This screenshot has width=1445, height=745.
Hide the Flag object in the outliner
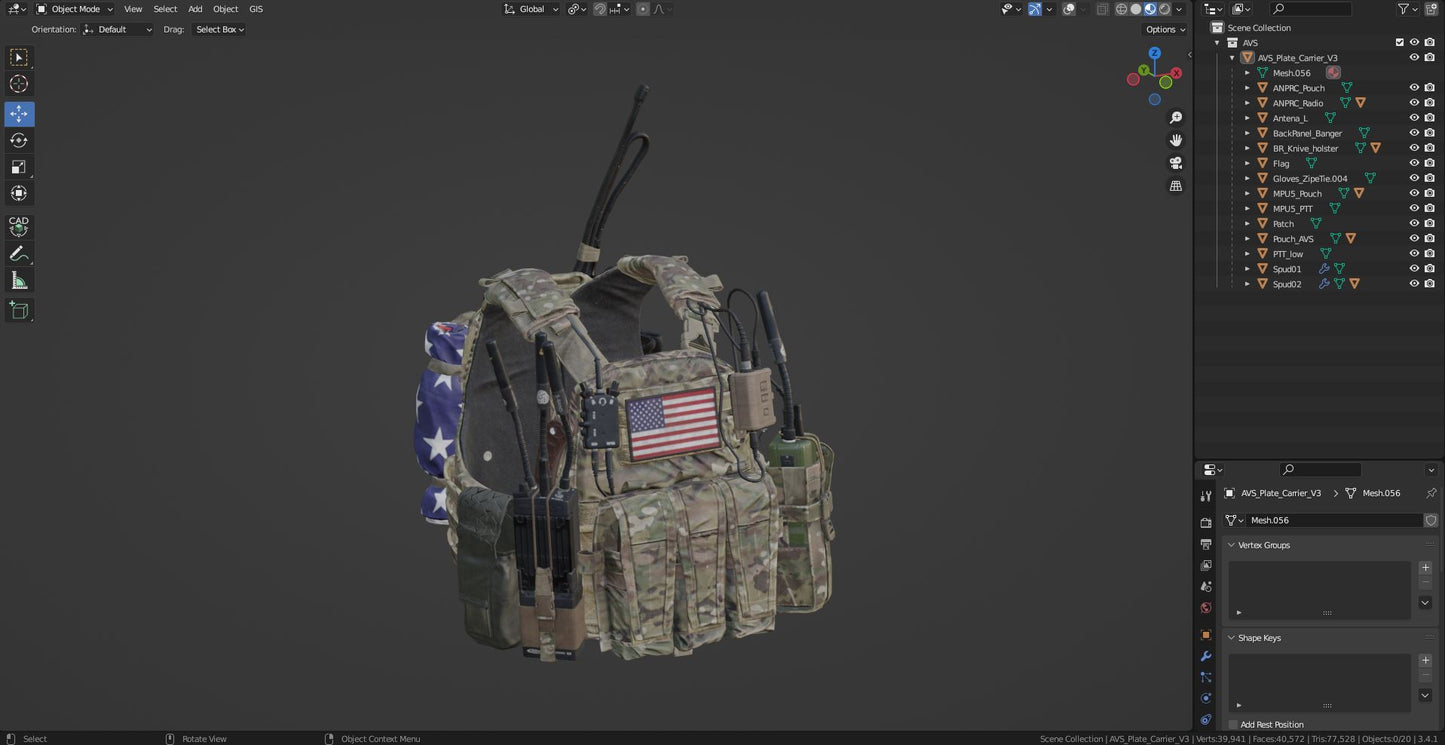tap(1413, 163)
